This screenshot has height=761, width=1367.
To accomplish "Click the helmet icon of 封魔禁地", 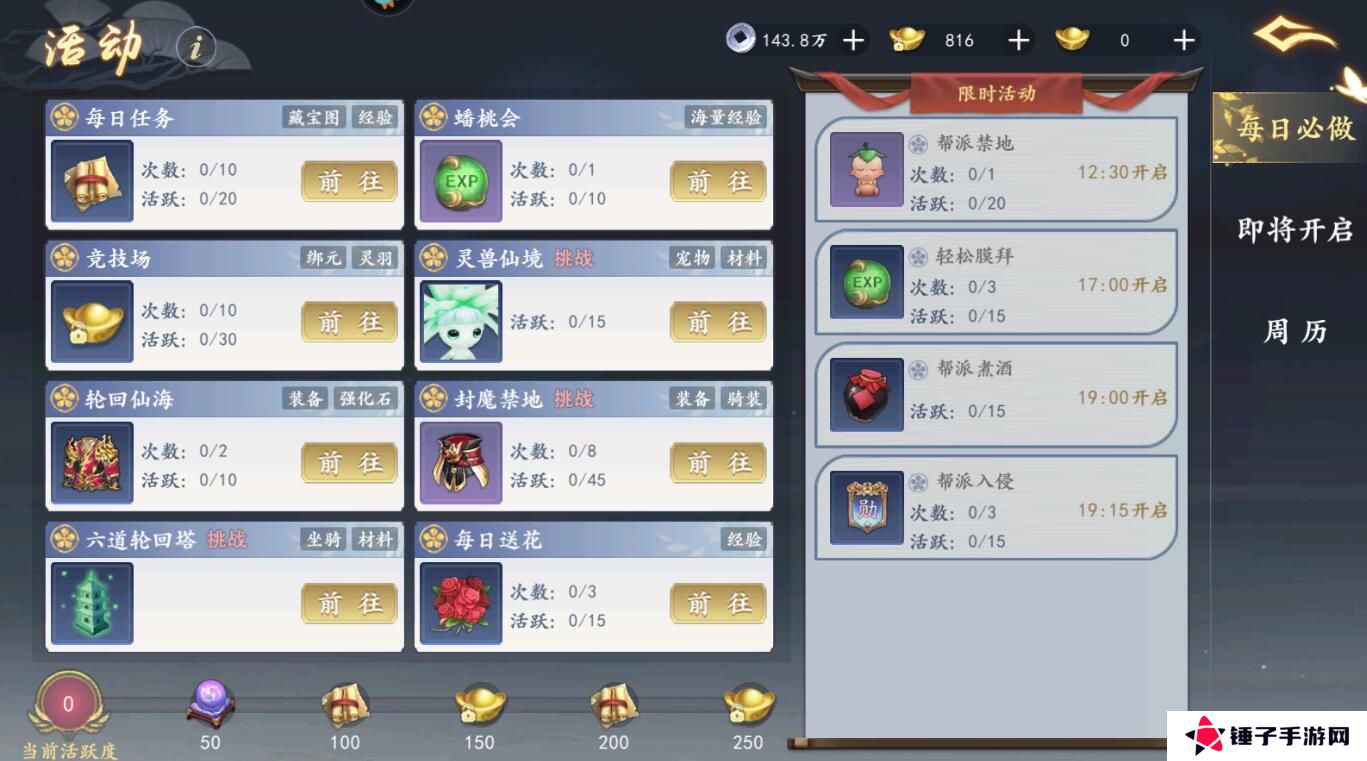I will pyautogui.click(x=461, y=463).
